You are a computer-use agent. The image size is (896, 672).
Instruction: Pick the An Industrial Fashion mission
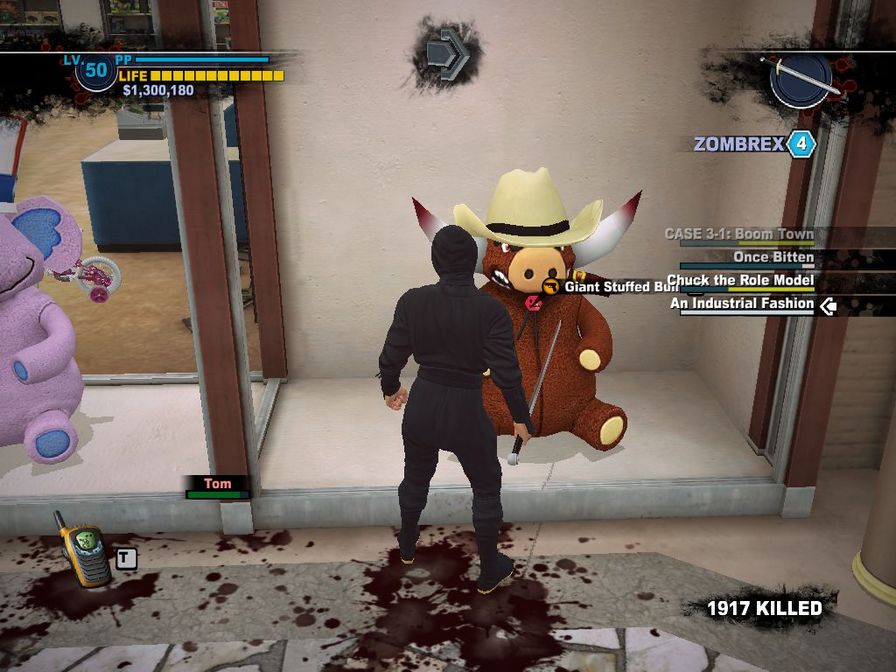coord(741,304)
